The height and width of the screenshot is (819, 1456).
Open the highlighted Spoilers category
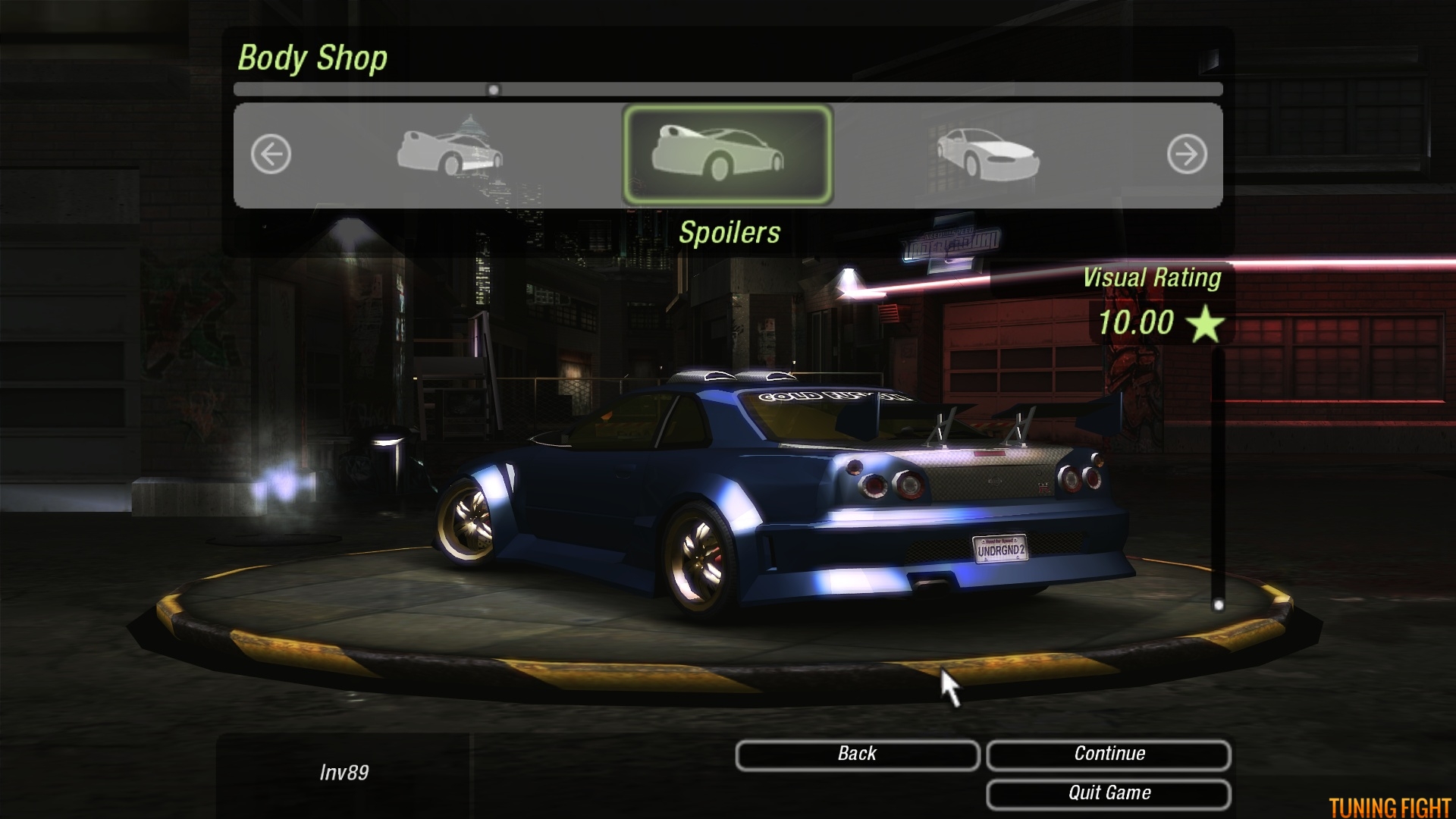click(x=727, y=155)
